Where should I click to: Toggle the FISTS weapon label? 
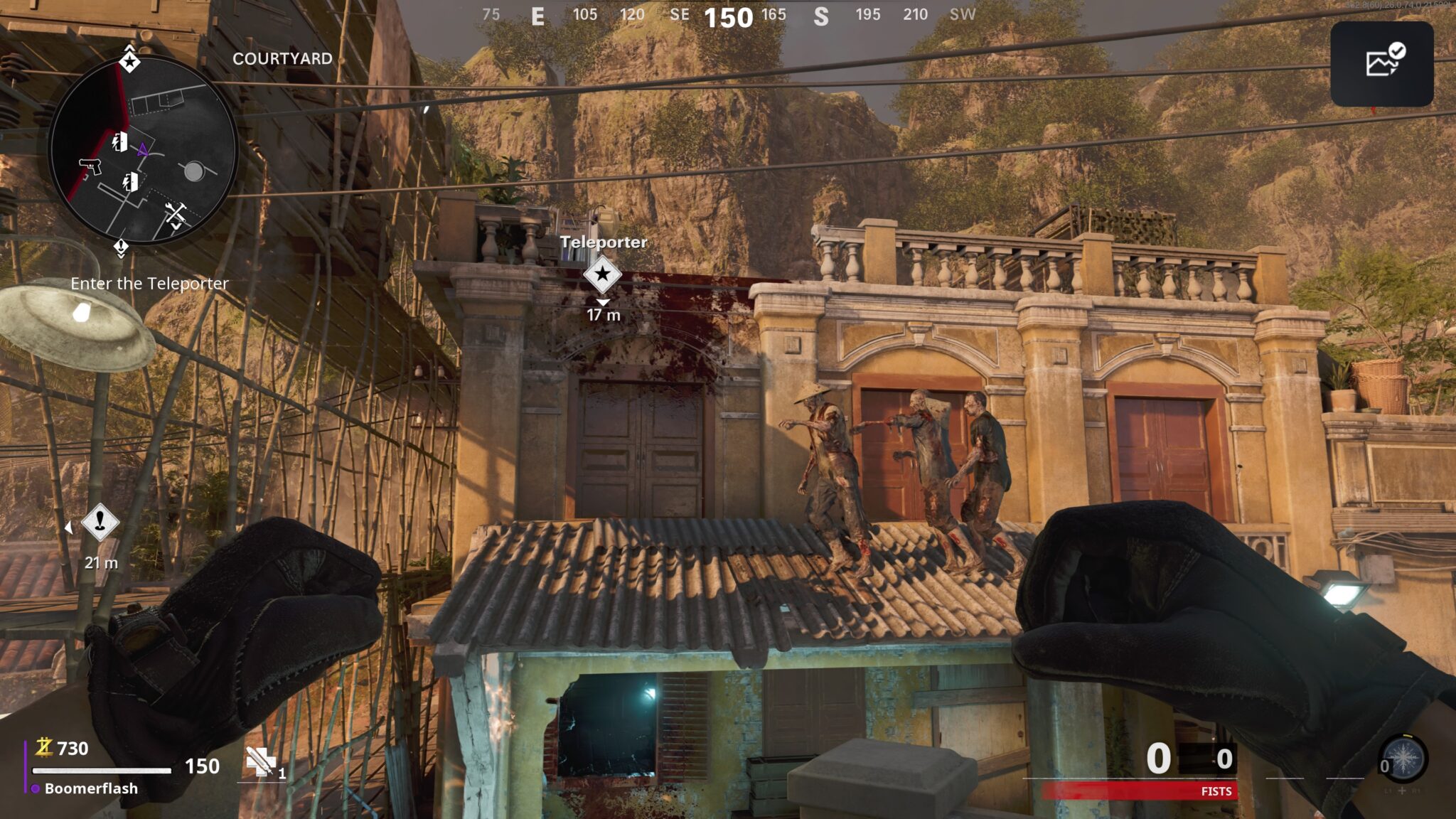click(1217, 791)
